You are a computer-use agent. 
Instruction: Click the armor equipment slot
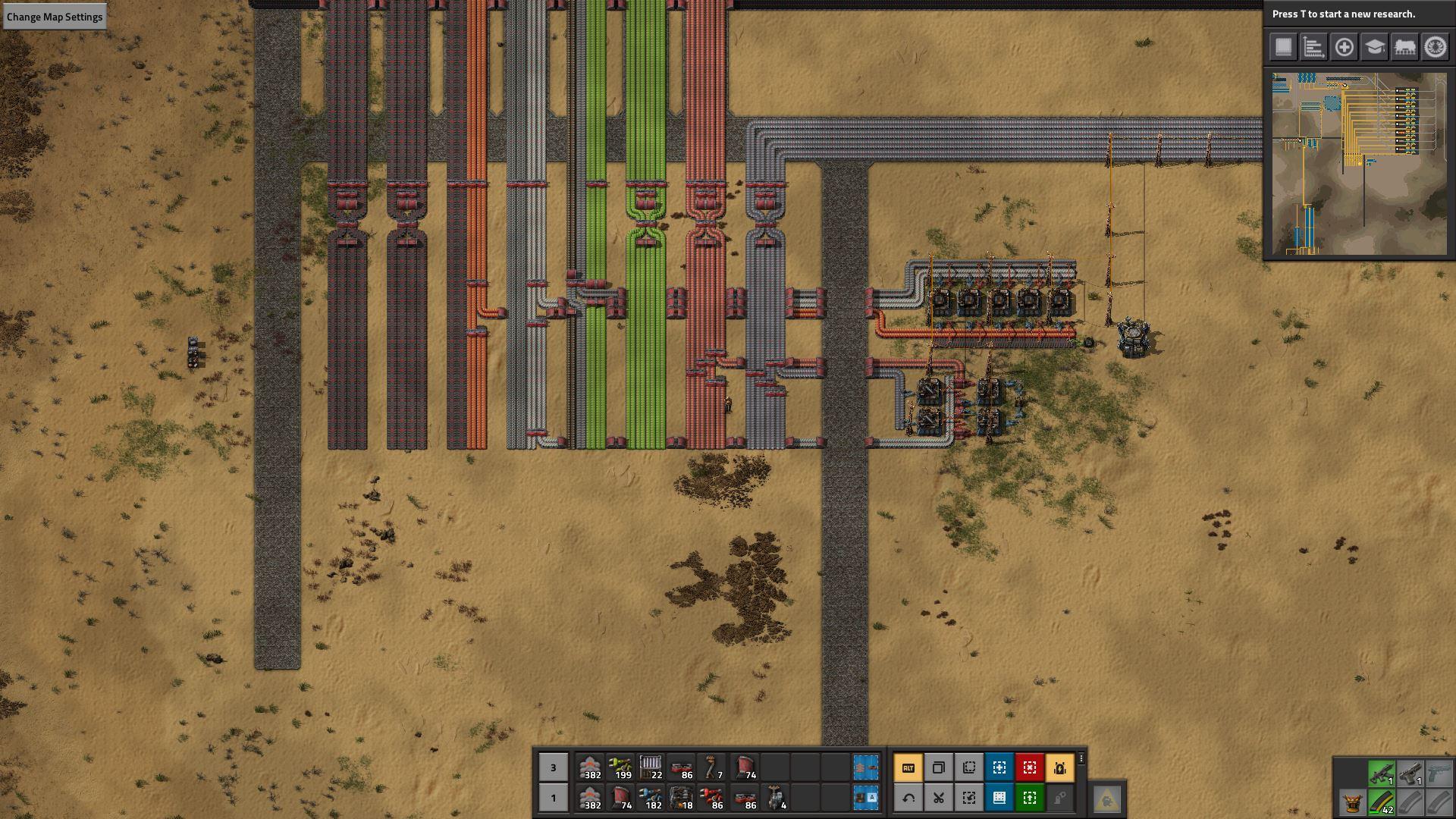coord(1351,802)
